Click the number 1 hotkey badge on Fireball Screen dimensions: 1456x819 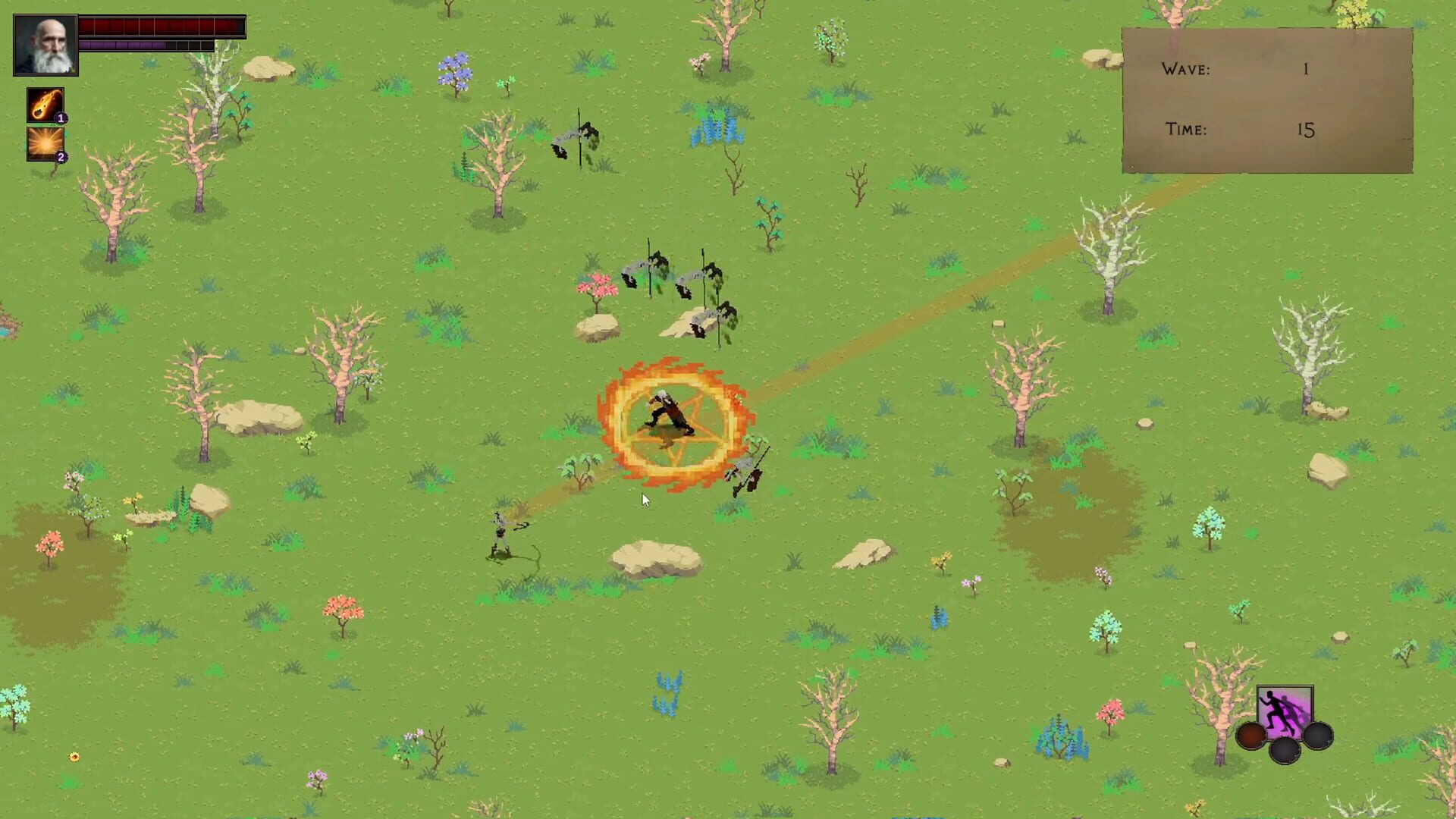(60, 119)
